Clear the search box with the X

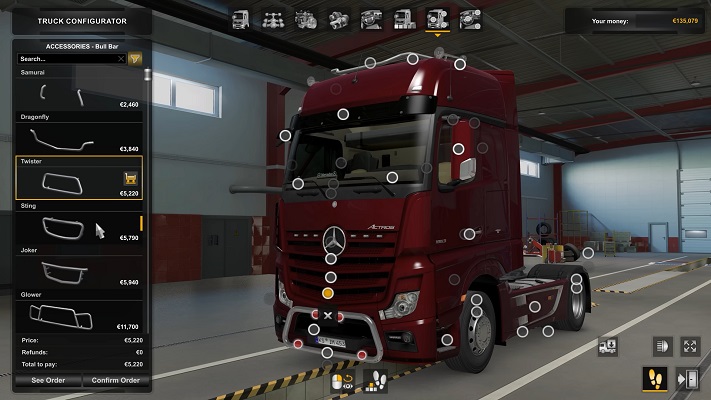tap(121, 58)
